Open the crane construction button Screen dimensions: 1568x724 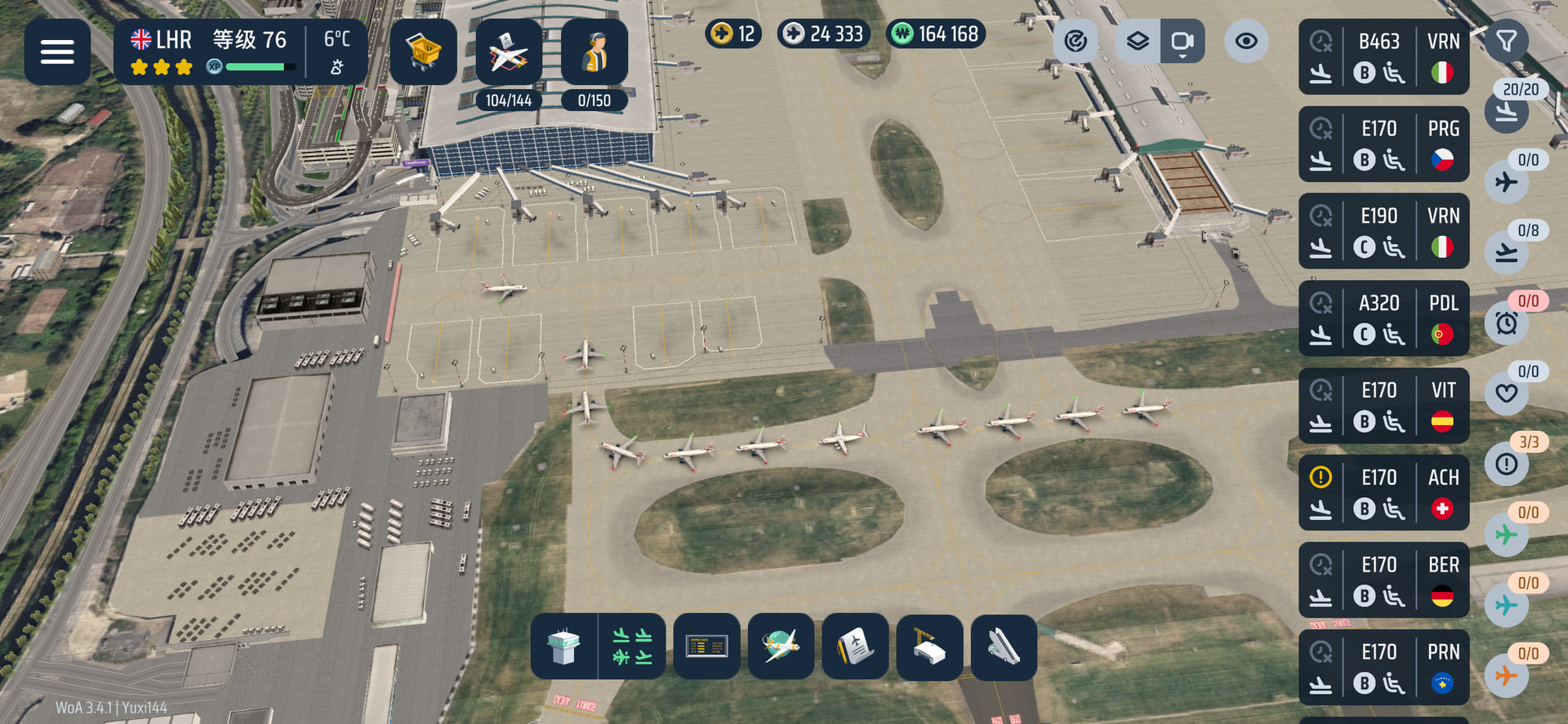tap(929, 646)
